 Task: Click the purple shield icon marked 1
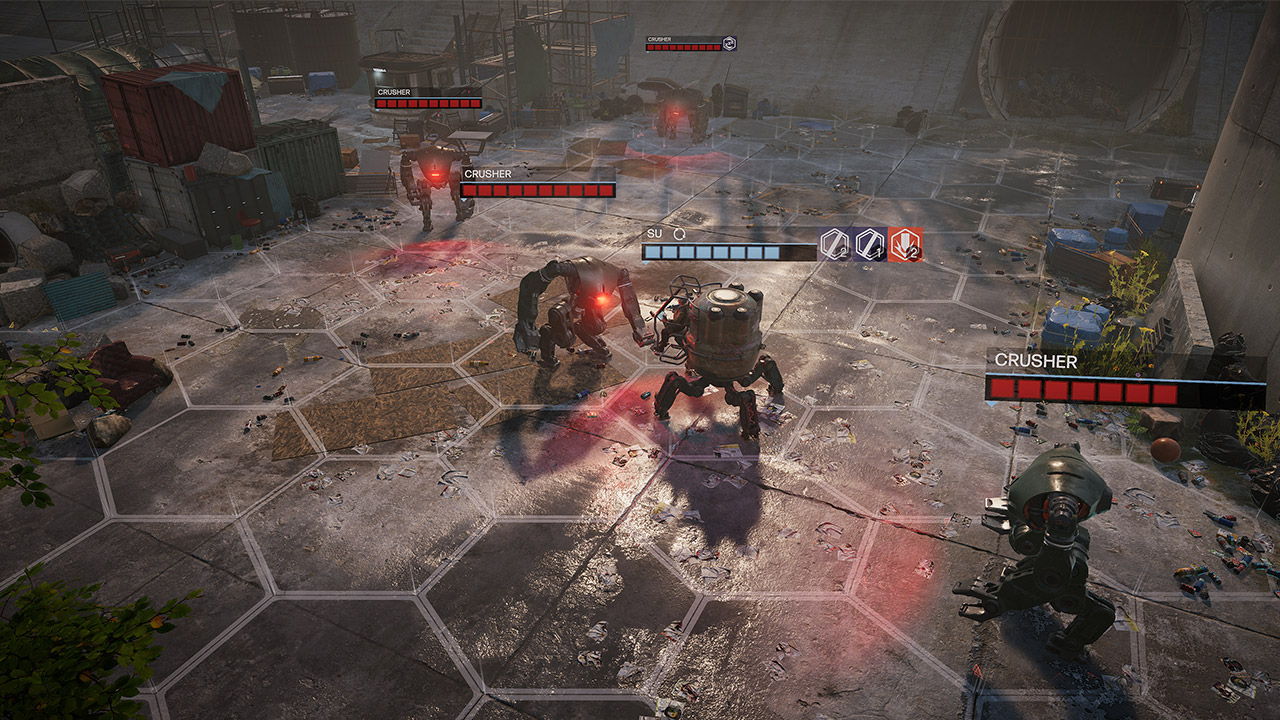pyautogui.click(x=870, y=244)
